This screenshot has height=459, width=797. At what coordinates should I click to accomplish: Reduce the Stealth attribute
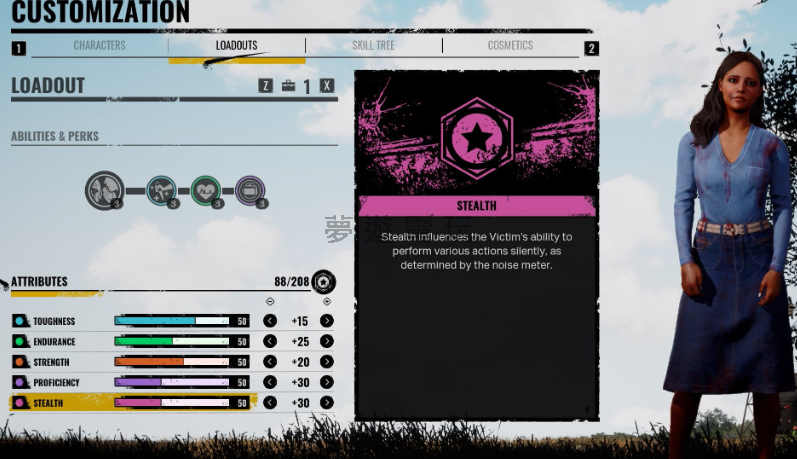tap(270, 403)
